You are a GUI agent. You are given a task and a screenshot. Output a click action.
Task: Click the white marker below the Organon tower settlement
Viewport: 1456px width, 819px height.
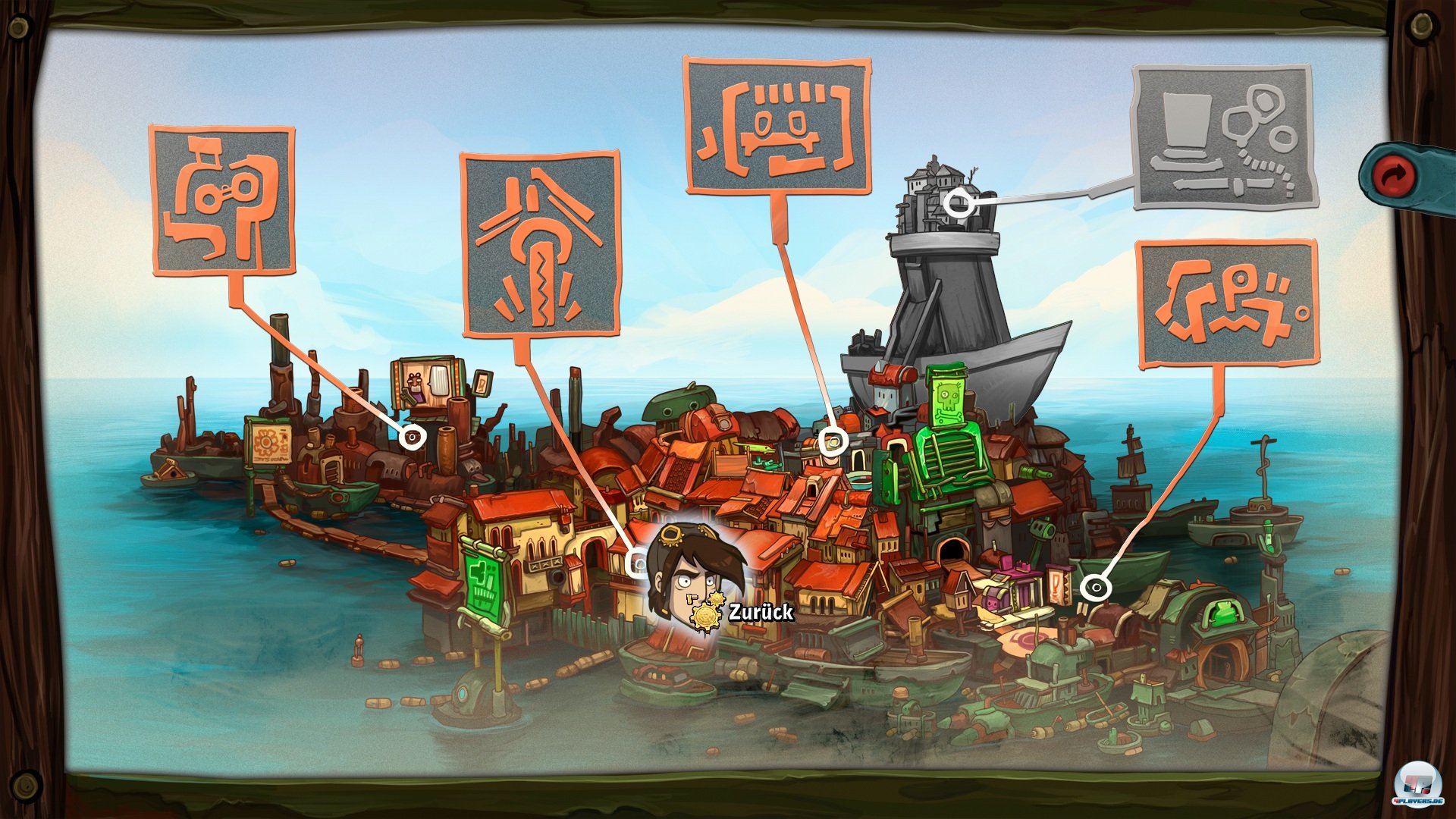click(959, 203)
